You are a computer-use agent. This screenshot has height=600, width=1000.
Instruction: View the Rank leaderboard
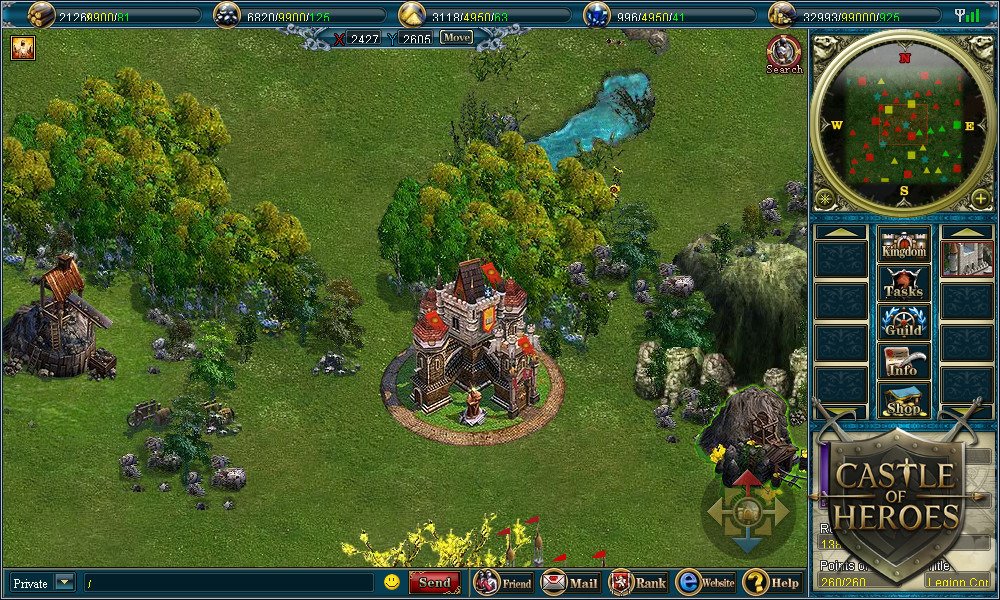(638, 582)
